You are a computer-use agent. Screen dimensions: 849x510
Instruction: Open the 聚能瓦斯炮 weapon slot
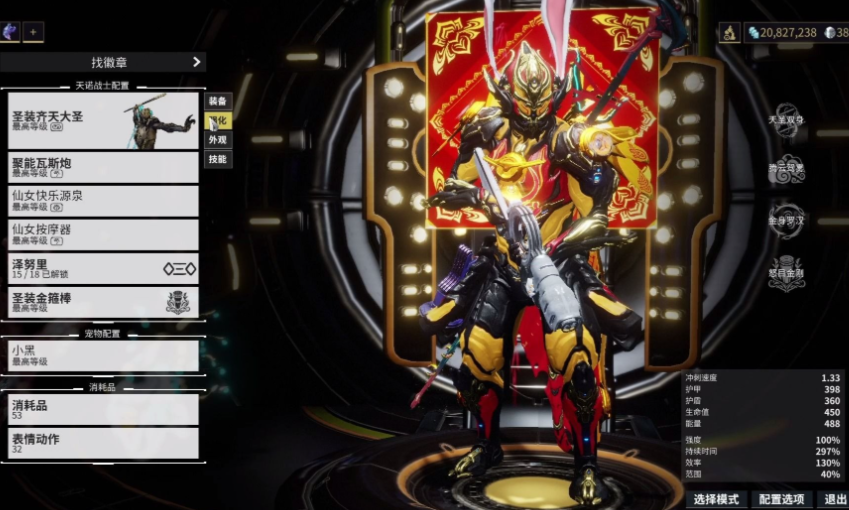[103, 167]
